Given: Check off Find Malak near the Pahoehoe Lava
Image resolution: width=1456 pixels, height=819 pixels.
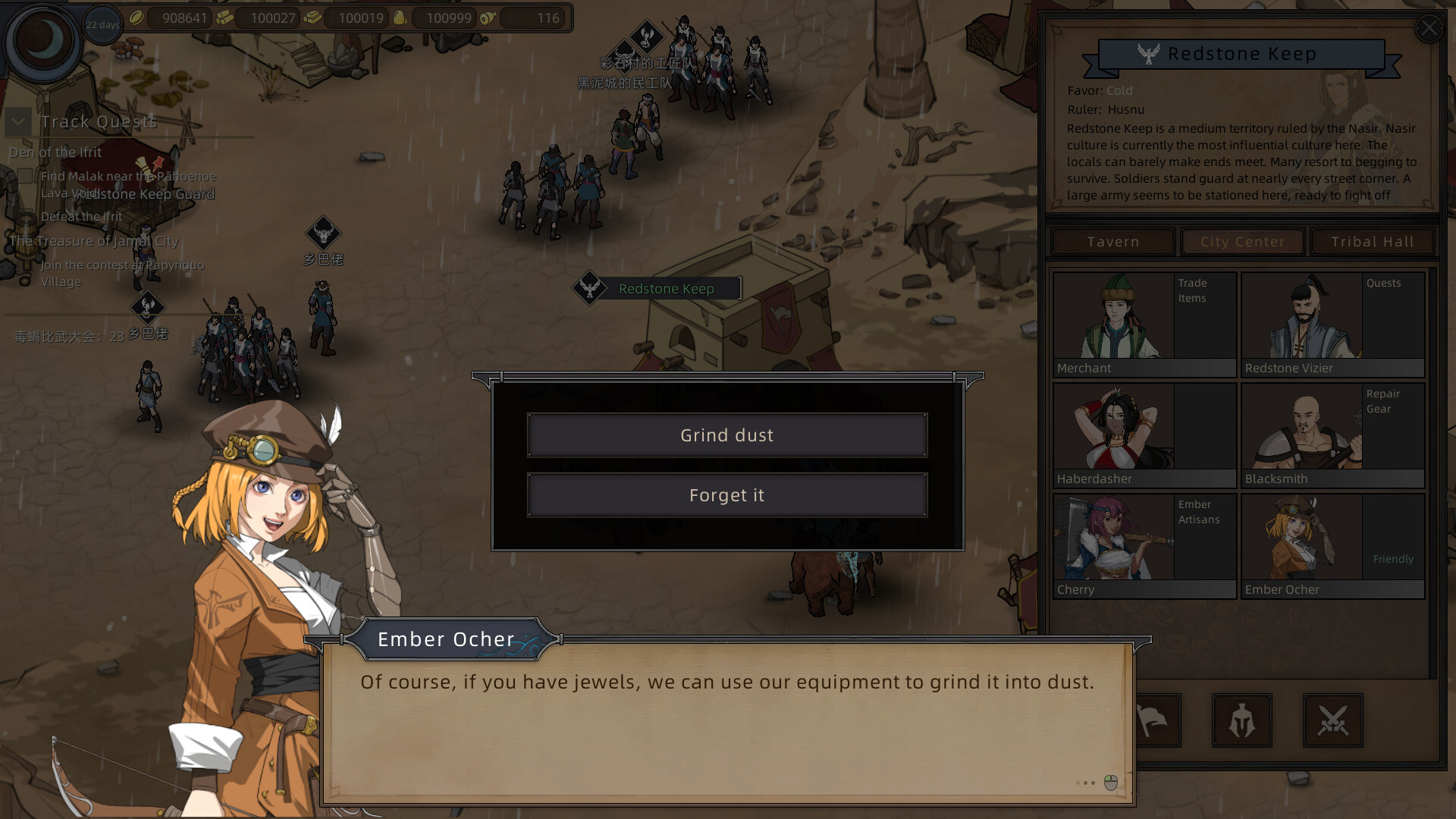Looking at the screenshot, I should pyautogui.click(x=27, y=176).
